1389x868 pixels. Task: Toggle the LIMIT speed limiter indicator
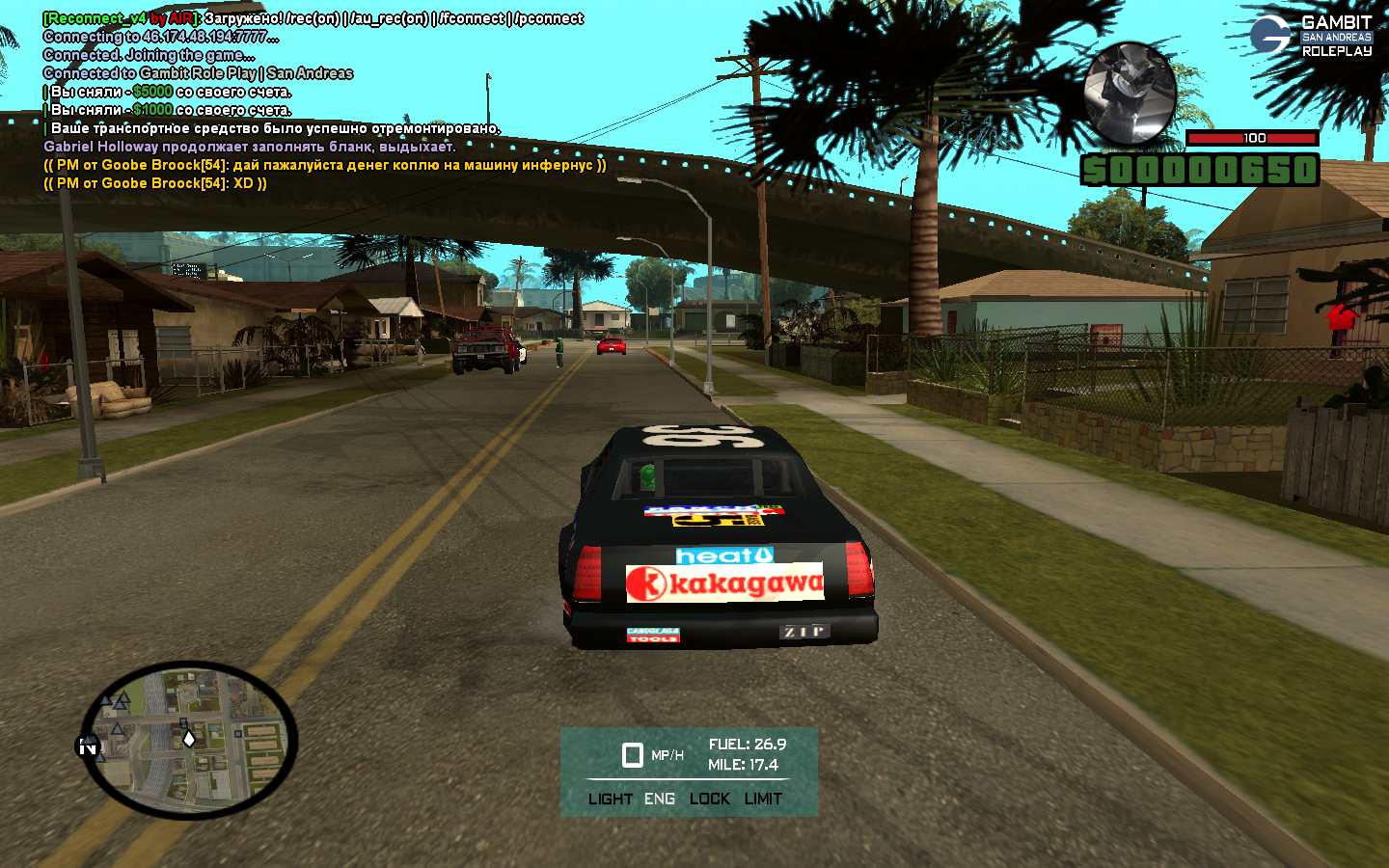pyautogui.click(x=763, y=799)
